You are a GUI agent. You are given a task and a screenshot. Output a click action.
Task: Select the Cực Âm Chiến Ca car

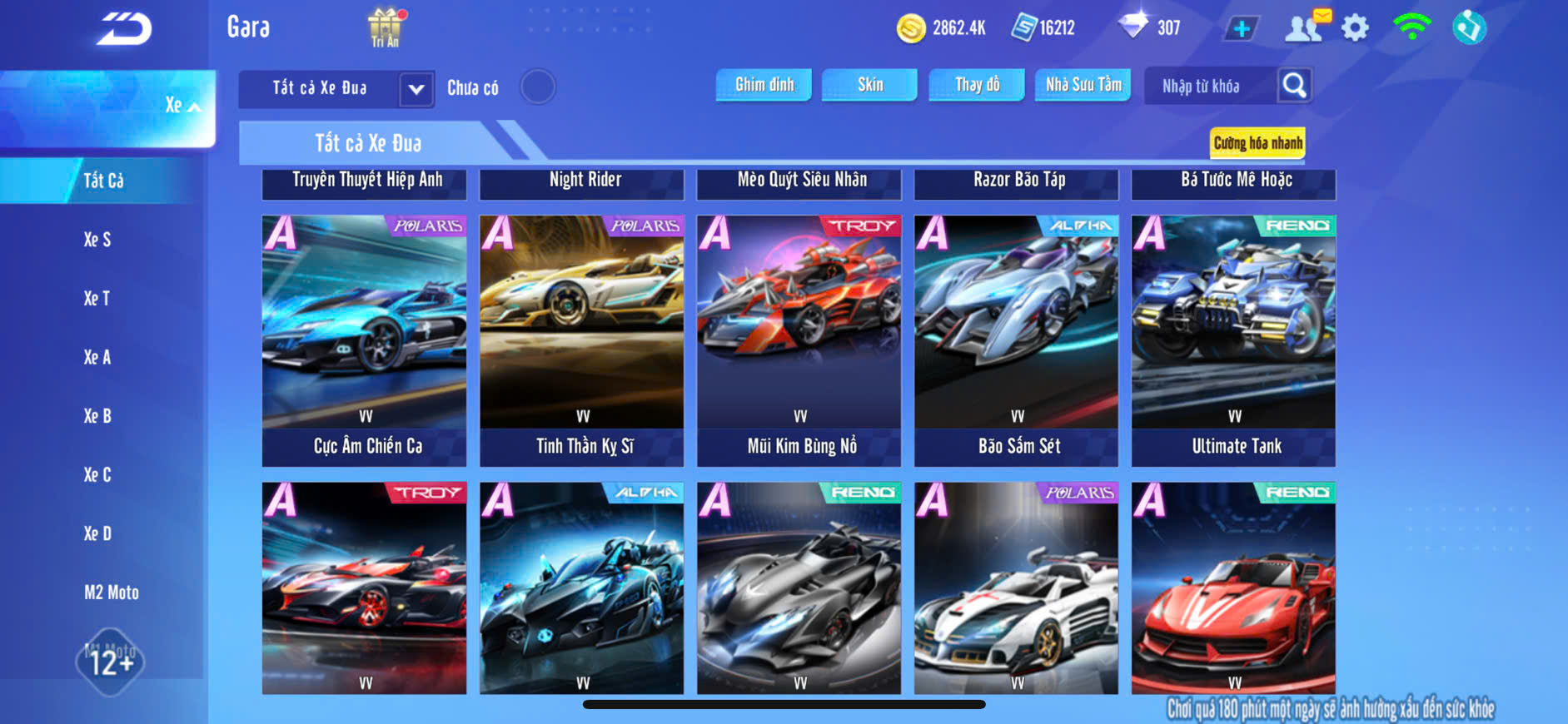(x=364, y=340)
